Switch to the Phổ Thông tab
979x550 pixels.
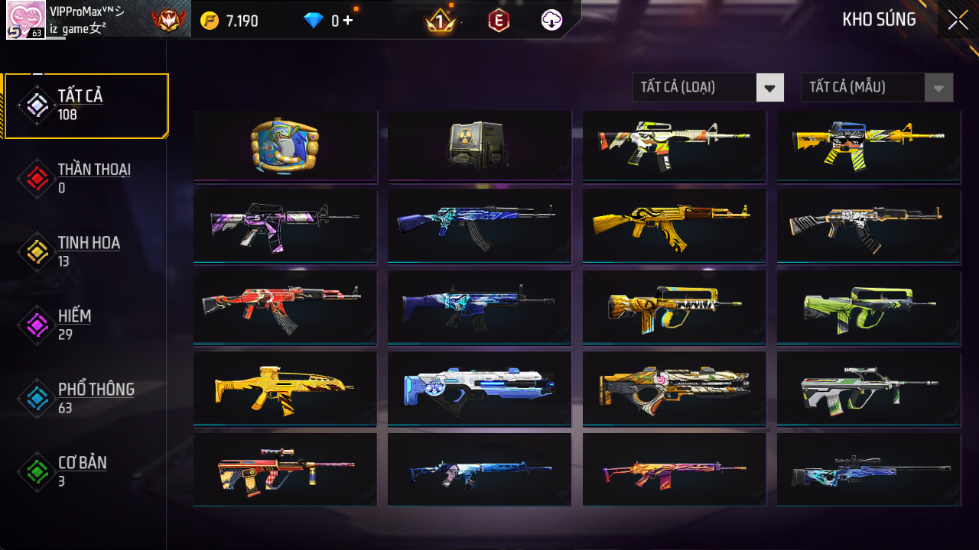(x=85, y=397)
